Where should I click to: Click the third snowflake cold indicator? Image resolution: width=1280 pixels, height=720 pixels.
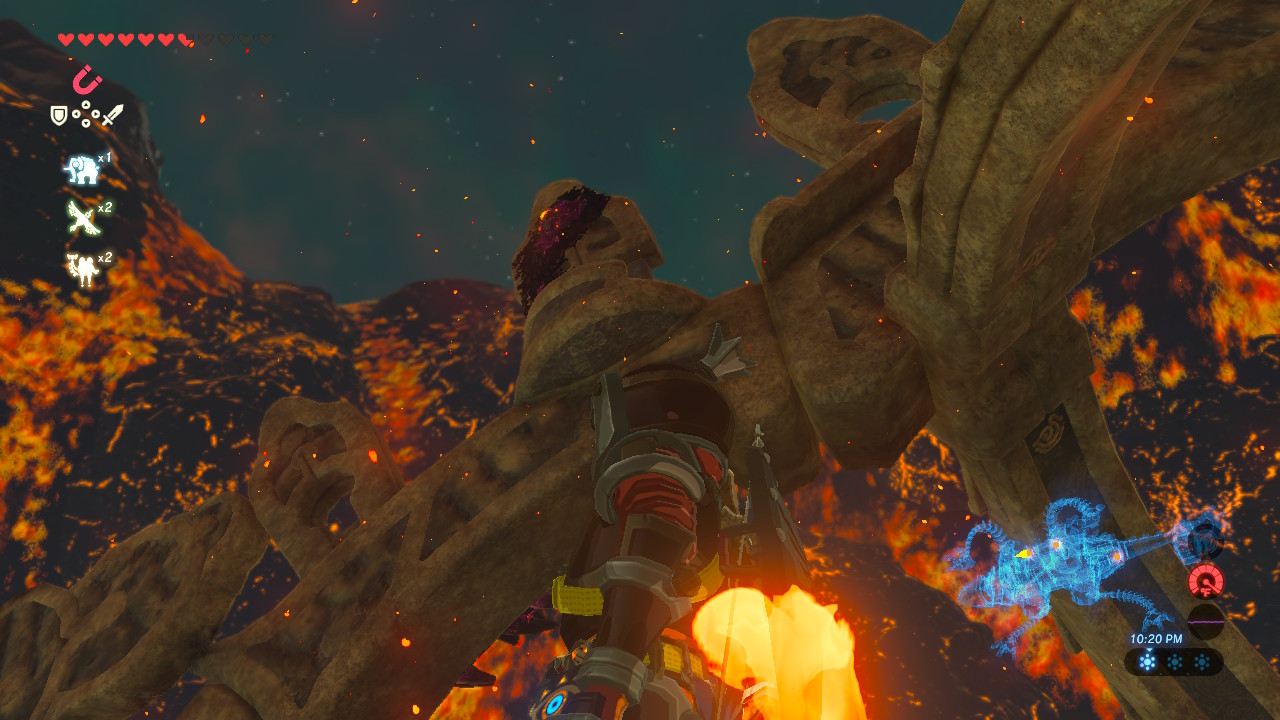1200,662
